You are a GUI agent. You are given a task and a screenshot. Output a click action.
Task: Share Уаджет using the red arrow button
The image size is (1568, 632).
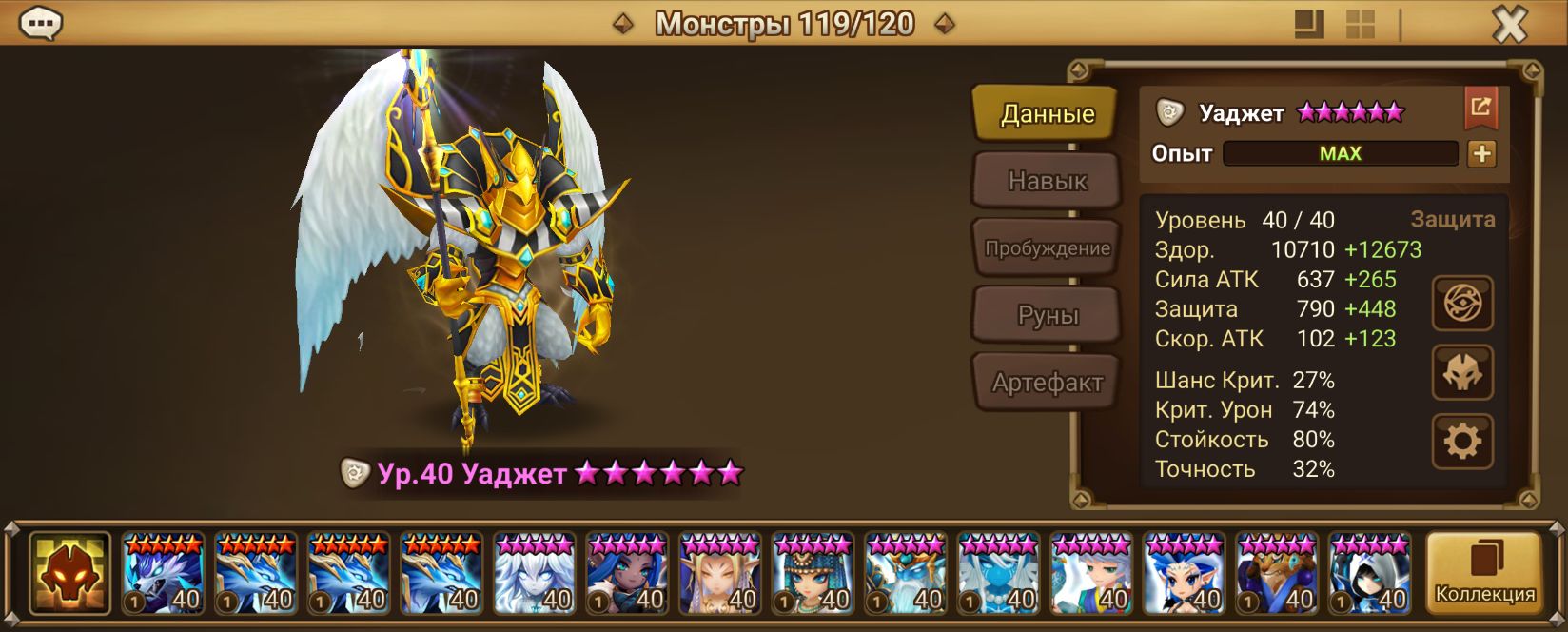(x=1480, y=108)
